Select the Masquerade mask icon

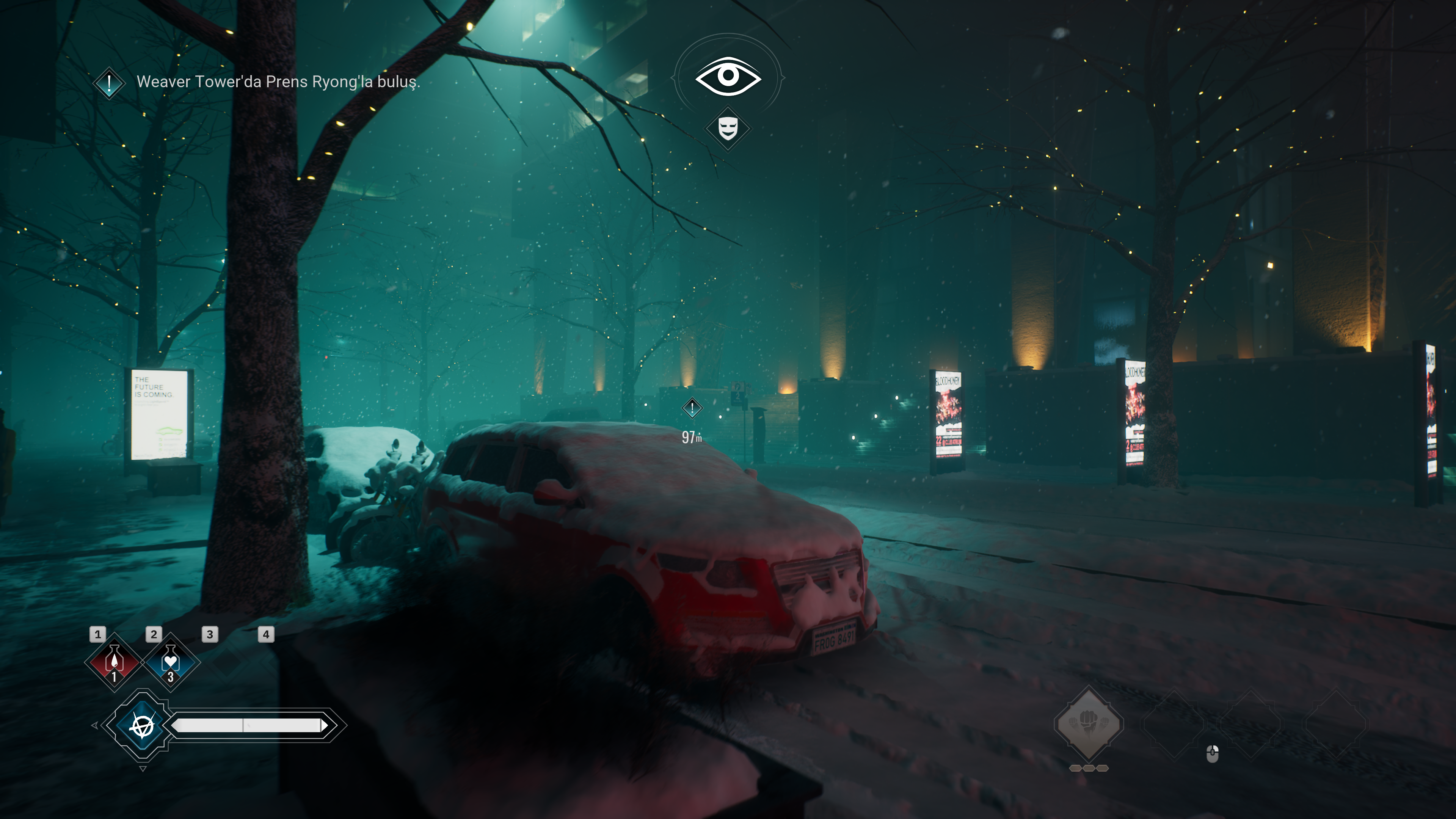click(728, 128)
